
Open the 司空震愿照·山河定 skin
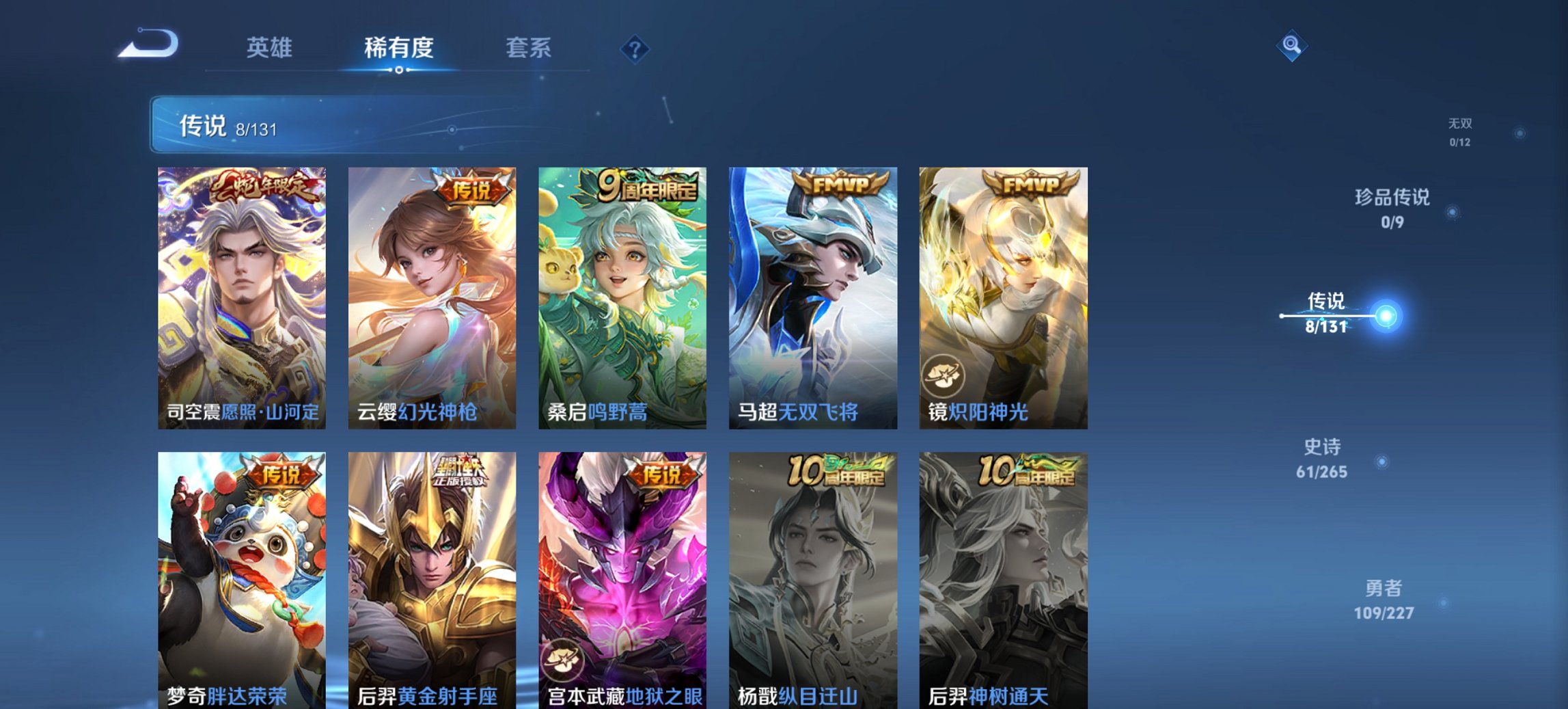pos(246,294)
